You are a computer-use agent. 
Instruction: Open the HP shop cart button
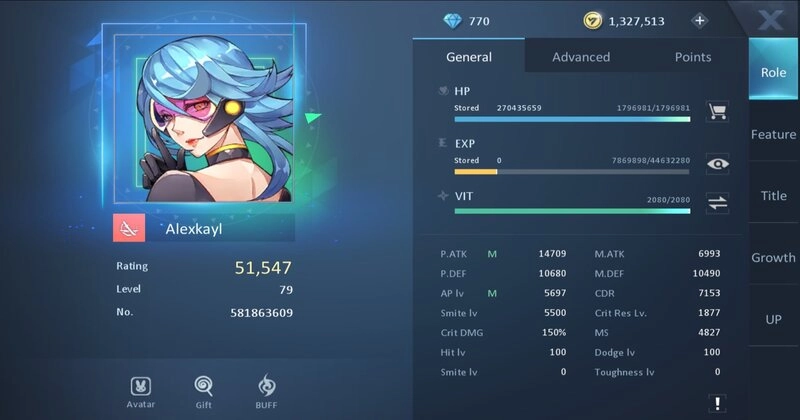pyautogui.click(x=717, y=110)
